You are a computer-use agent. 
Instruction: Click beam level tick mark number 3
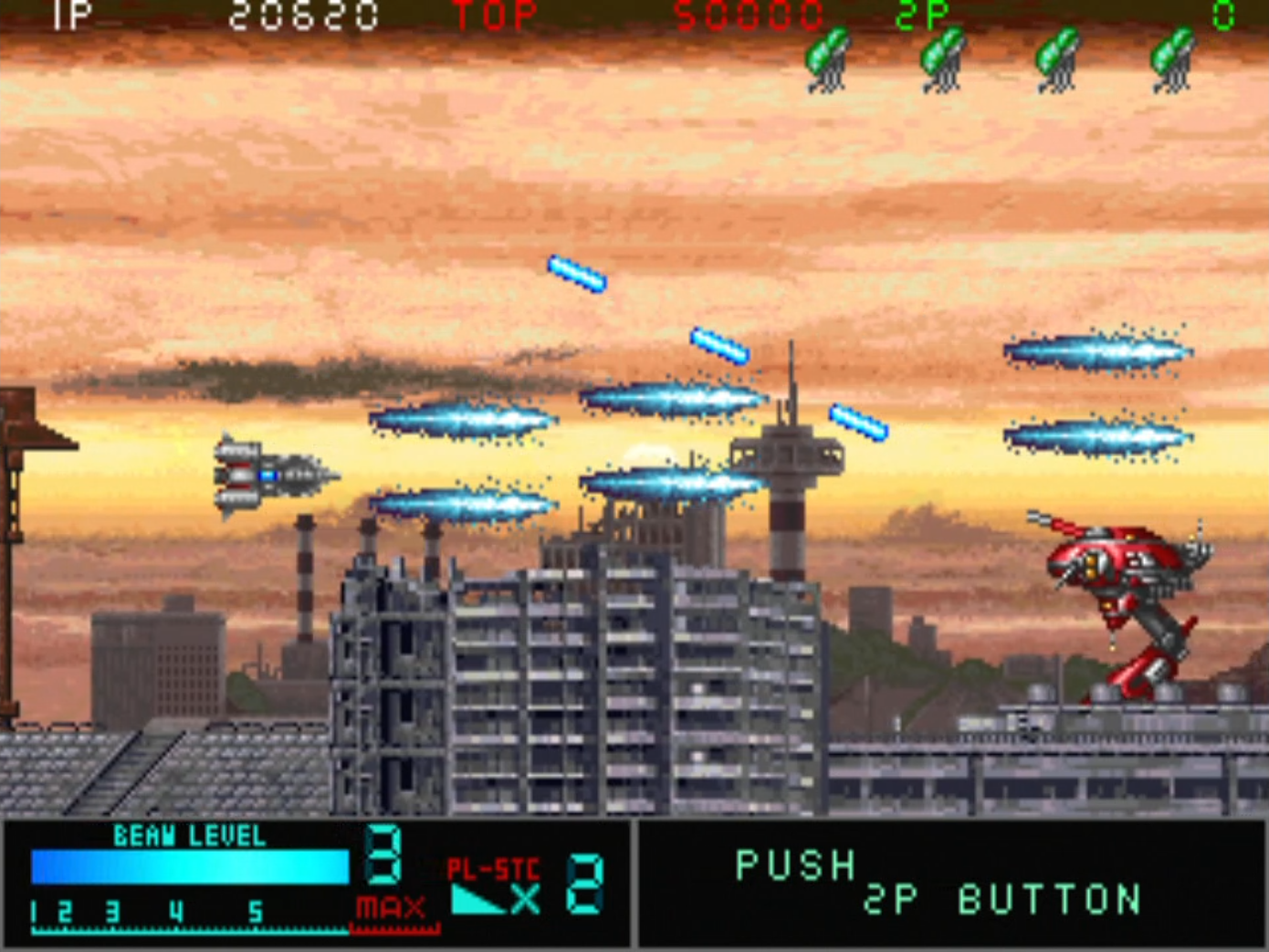[112, 911]
